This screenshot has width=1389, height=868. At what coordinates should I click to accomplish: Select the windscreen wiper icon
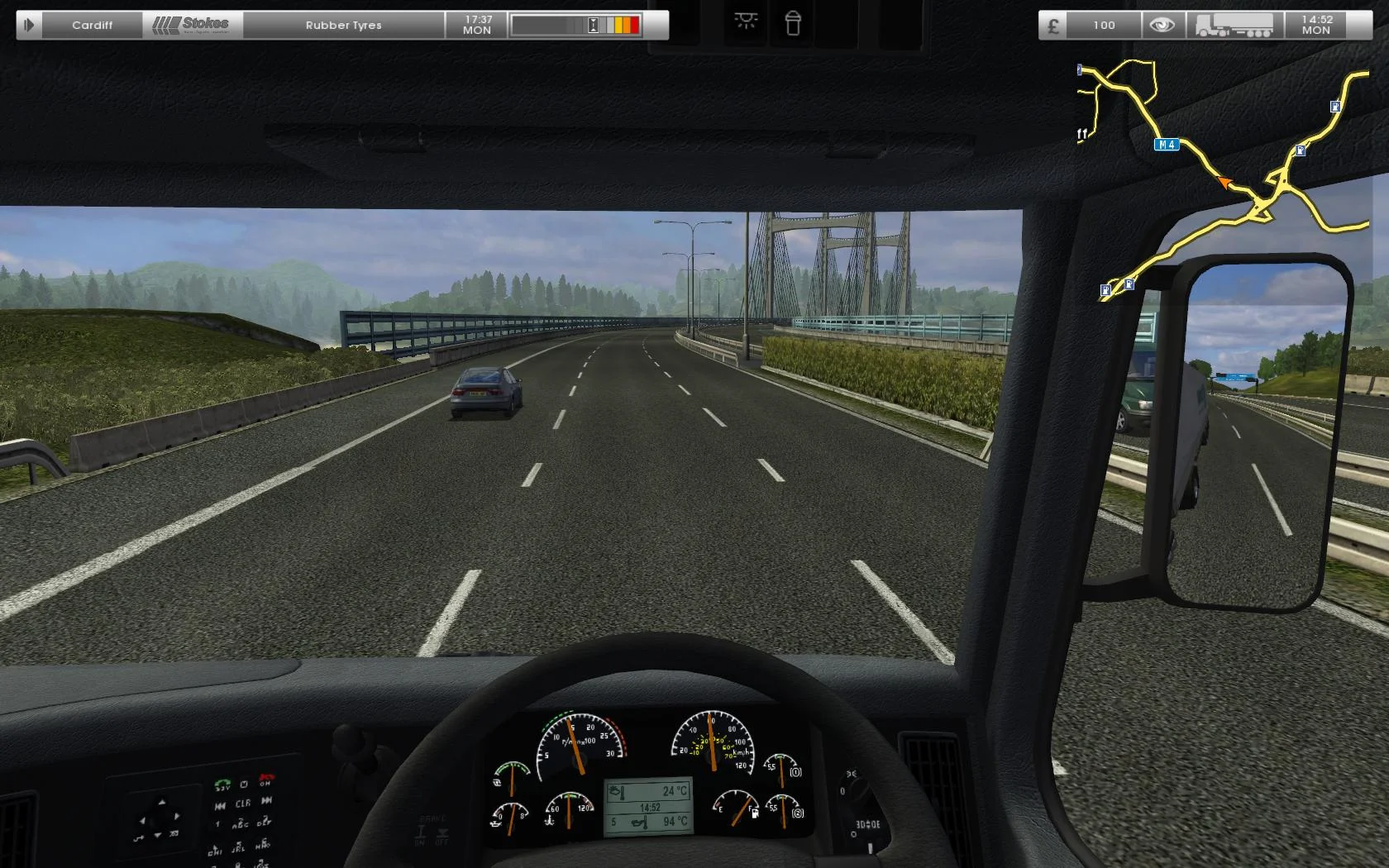click(x=793, y=24)
